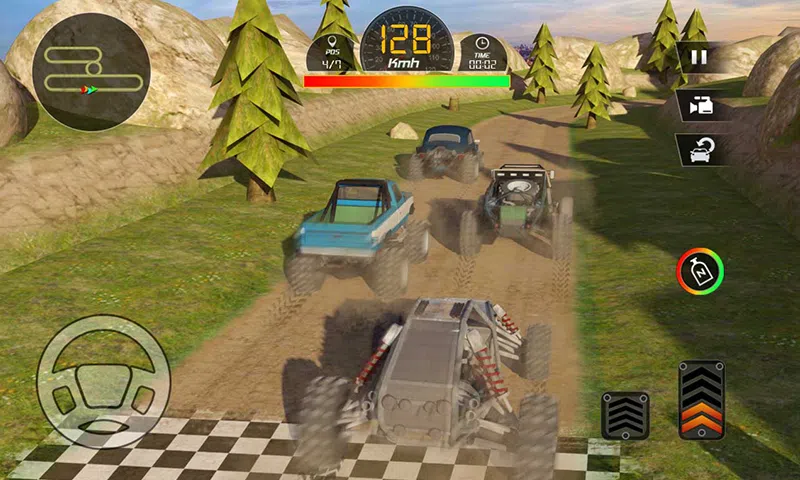Pause the race
The image size is (800, 480).
(699, 57)
